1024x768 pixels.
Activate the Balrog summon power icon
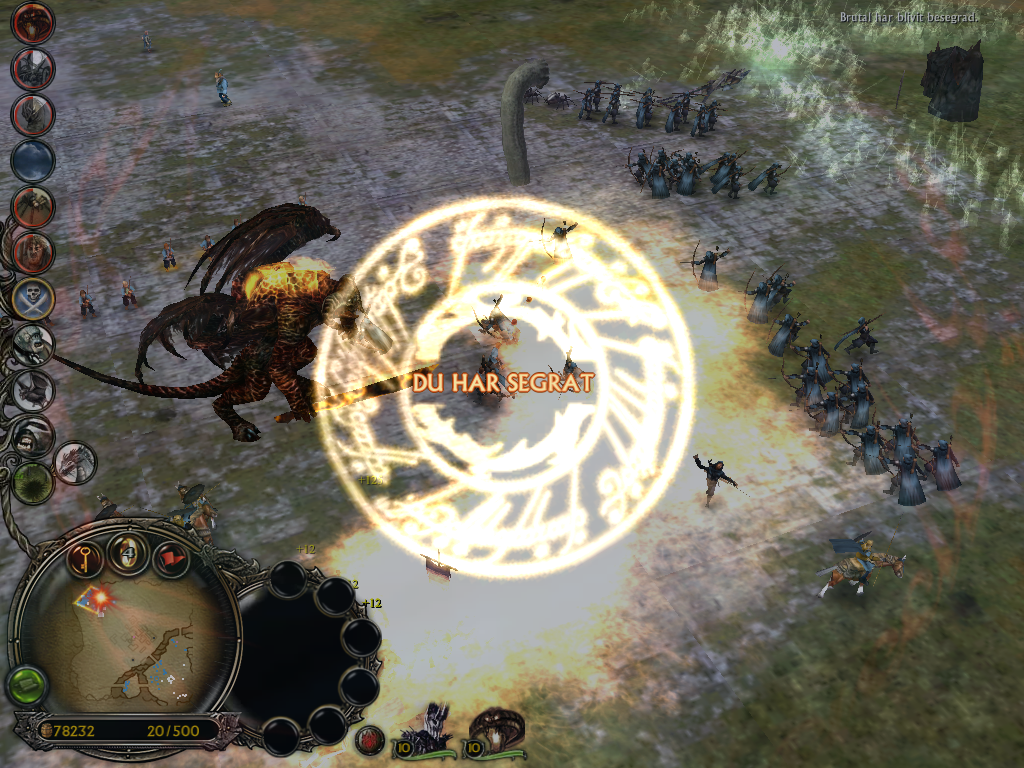tap(33, 23)
